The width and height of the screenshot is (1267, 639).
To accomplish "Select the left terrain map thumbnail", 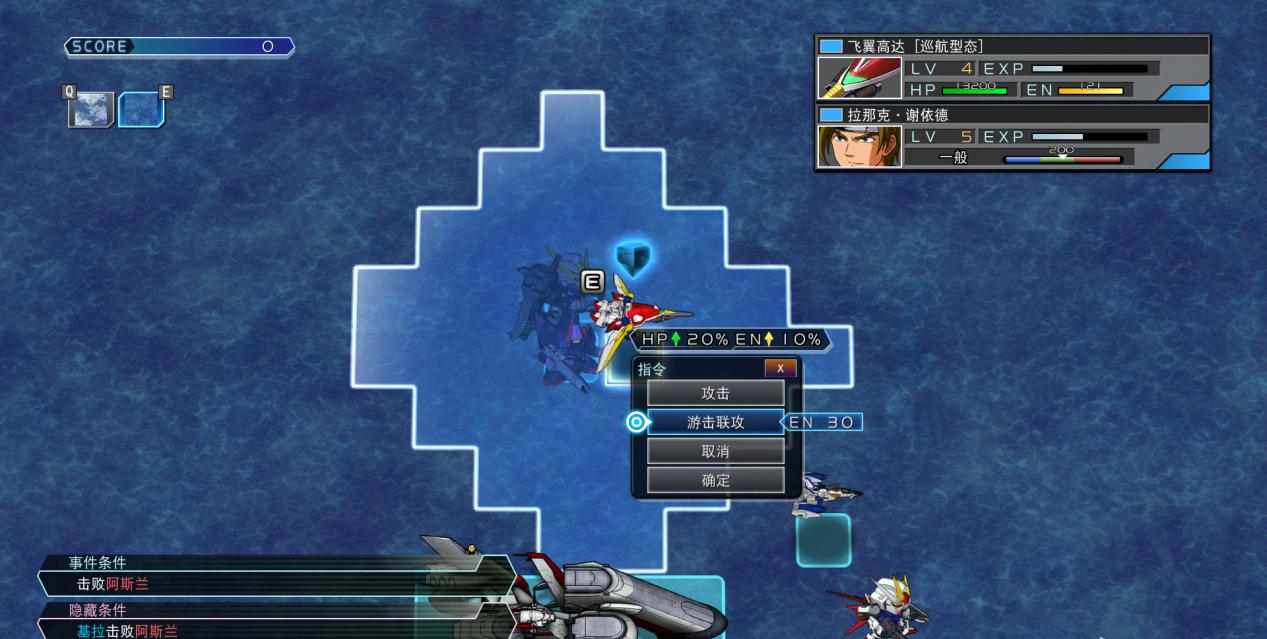I will tap(90, 109).
